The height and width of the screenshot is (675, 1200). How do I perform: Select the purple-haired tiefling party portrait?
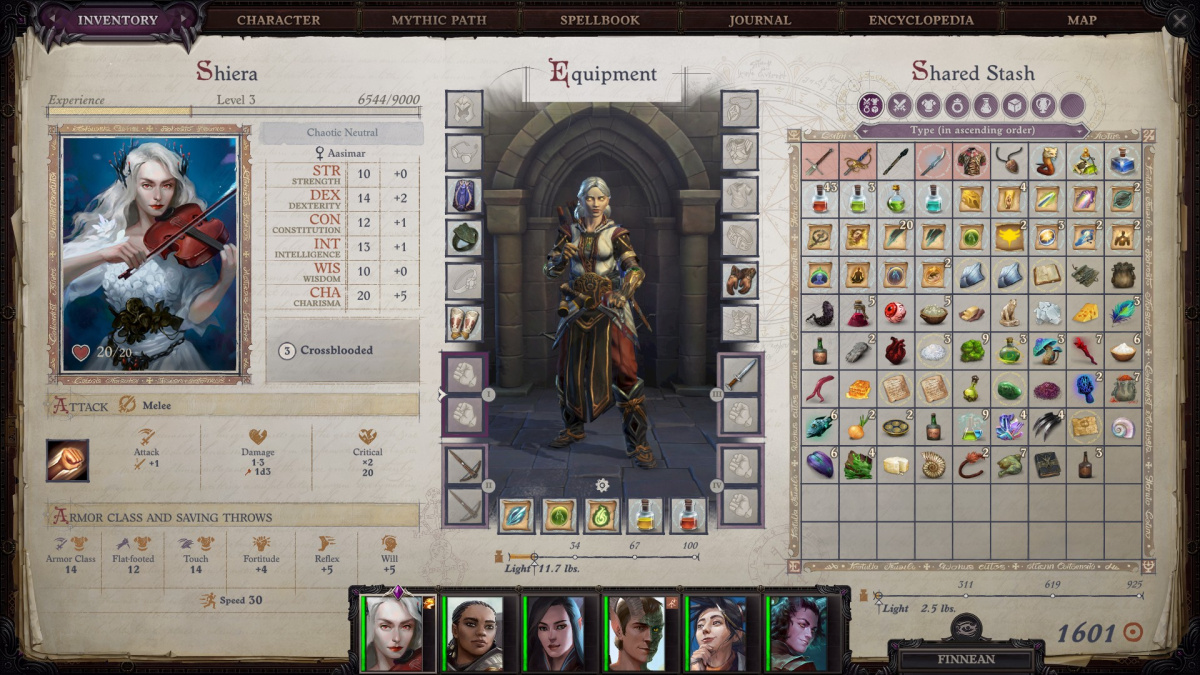[x=799, y=633]
